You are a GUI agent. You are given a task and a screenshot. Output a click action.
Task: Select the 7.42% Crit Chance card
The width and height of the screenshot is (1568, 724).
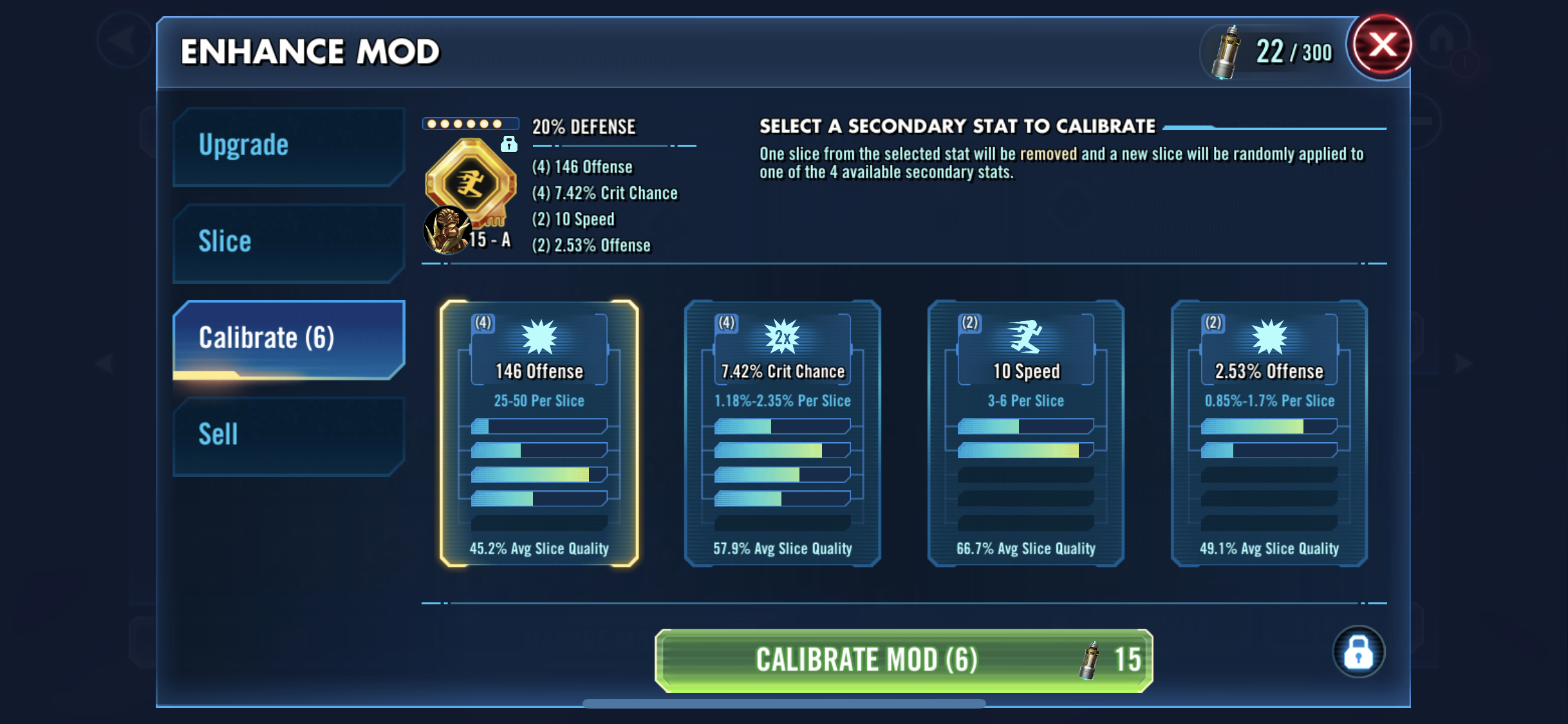782,433
